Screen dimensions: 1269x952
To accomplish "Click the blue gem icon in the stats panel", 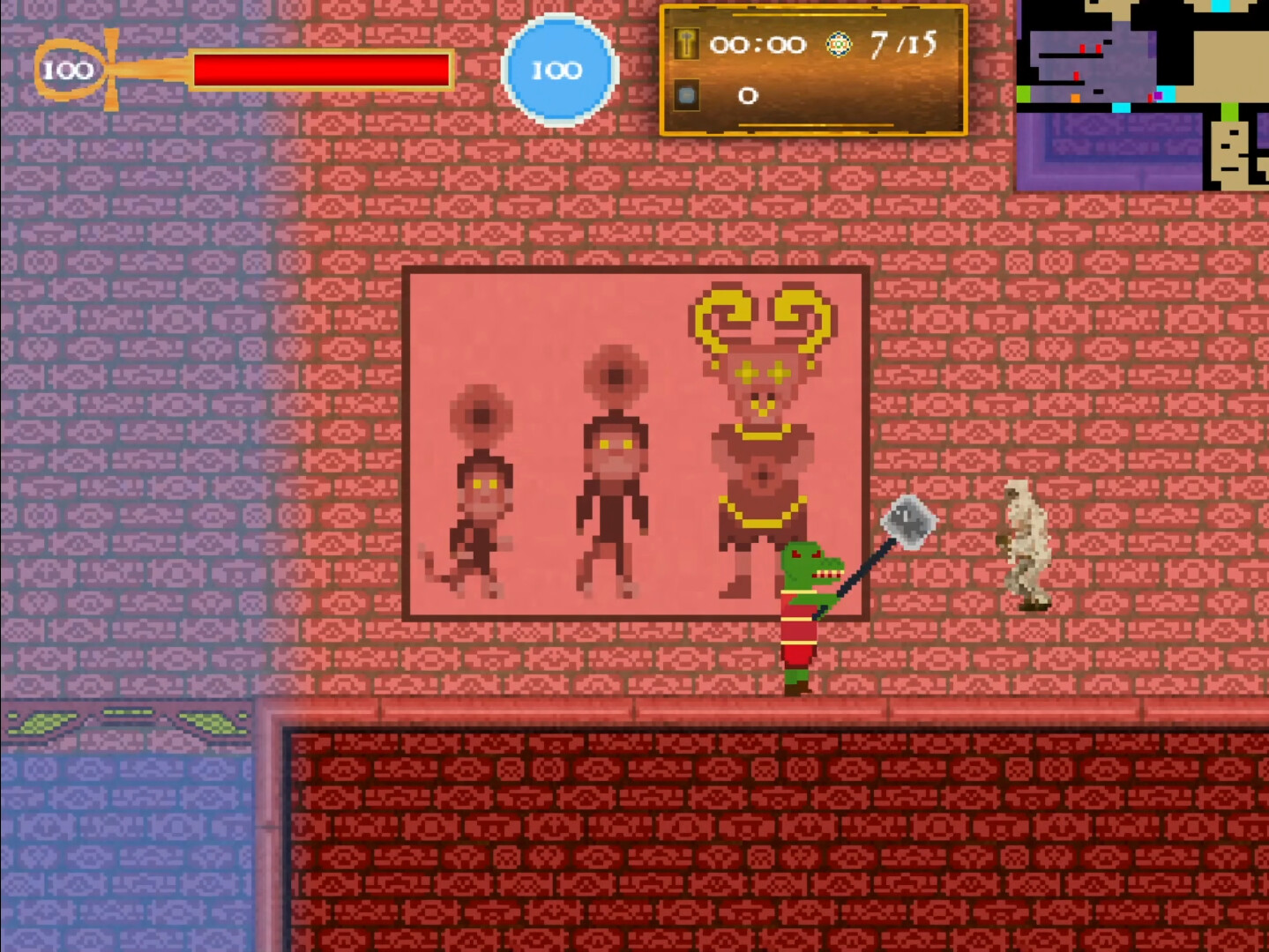I will (x=687, y=95).
